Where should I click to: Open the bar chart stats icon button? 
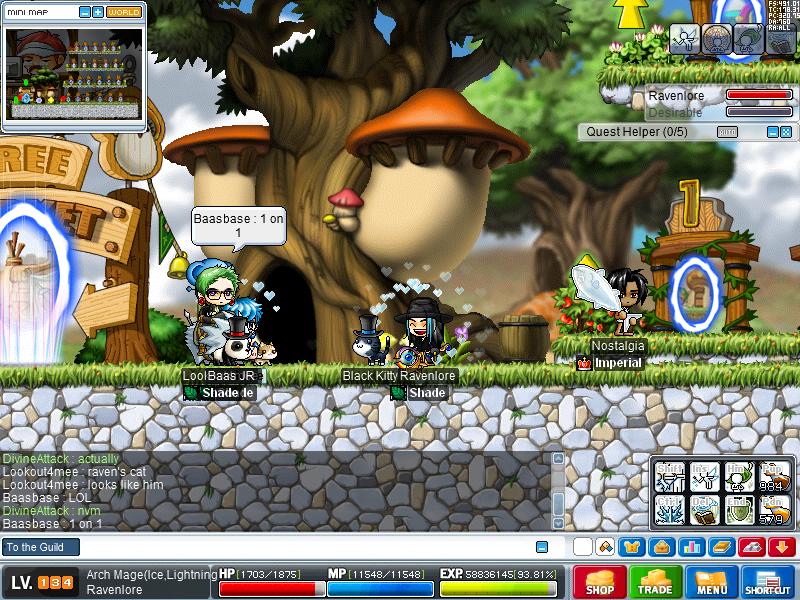pos(689,547)
